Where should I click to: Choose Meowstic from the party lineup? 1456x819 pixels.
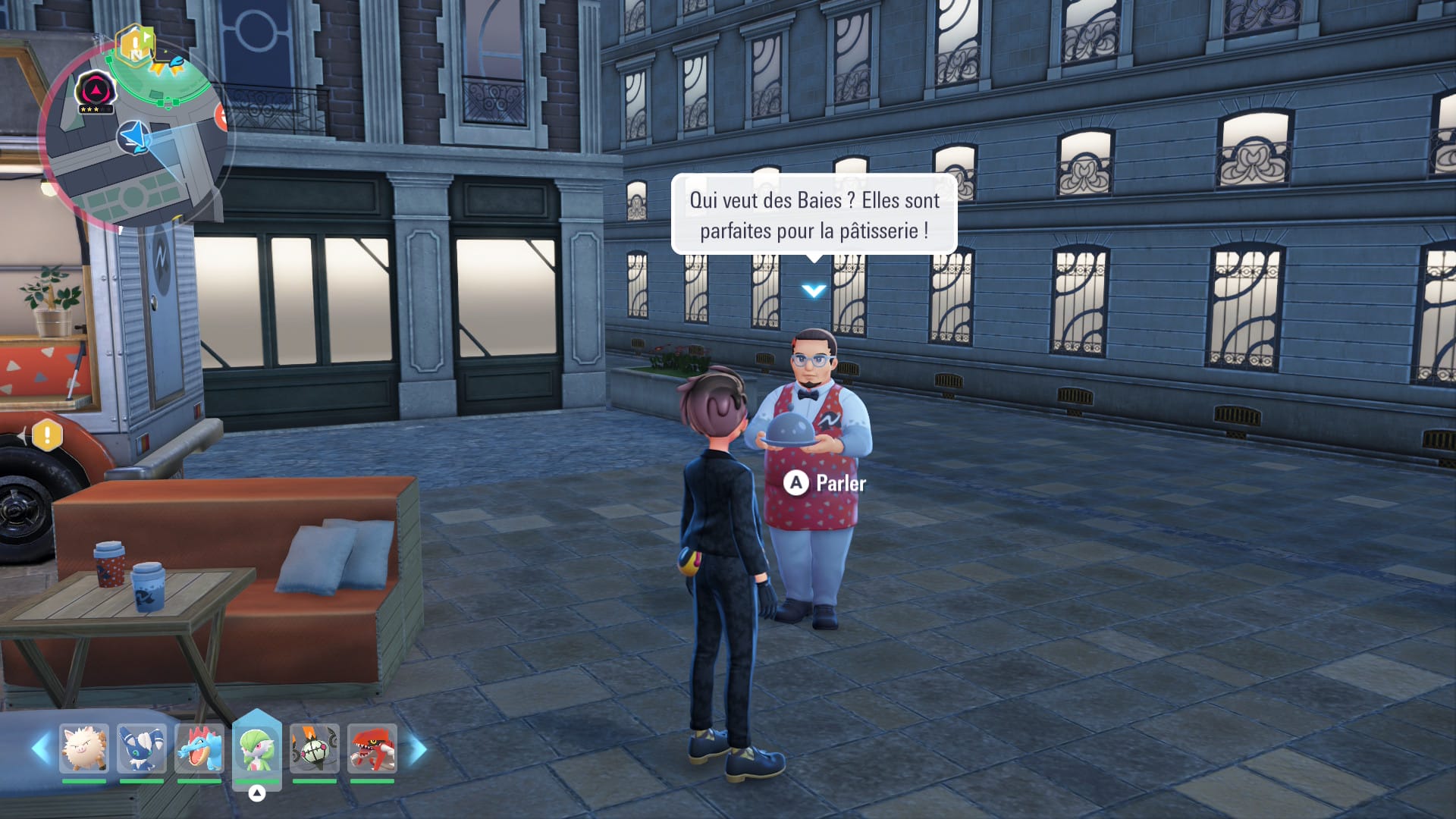[x=142, y=748]
